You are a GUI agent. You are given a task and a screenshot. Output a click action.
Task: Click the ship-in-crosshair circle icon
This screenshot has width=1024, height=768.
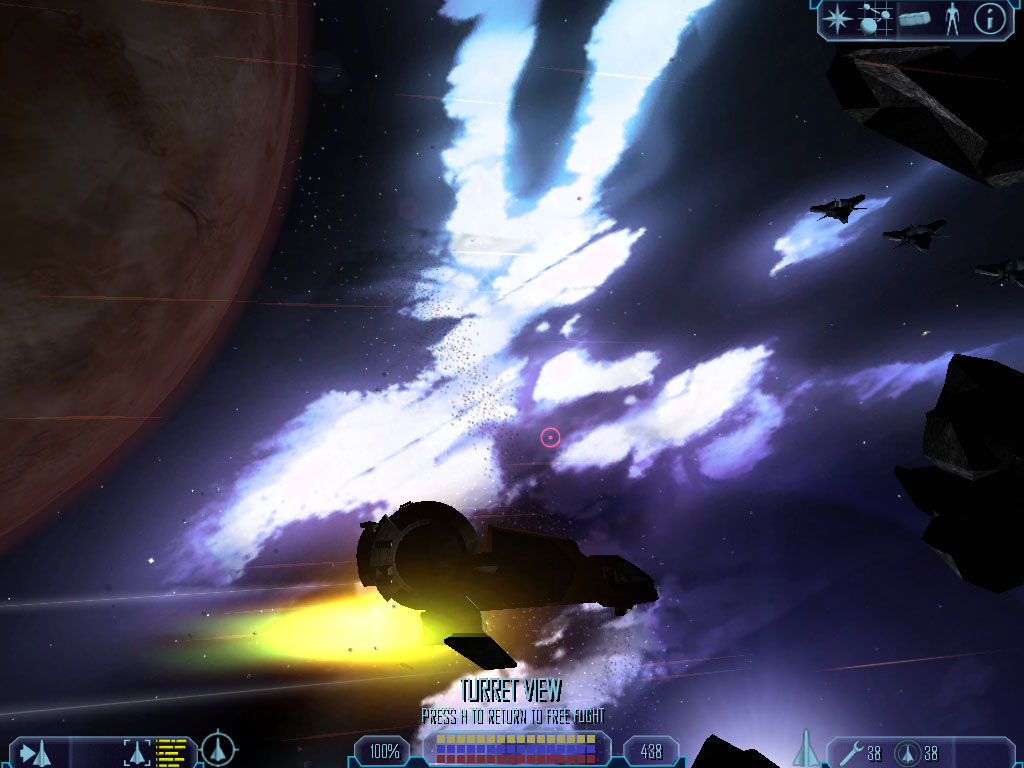point(219,749)
